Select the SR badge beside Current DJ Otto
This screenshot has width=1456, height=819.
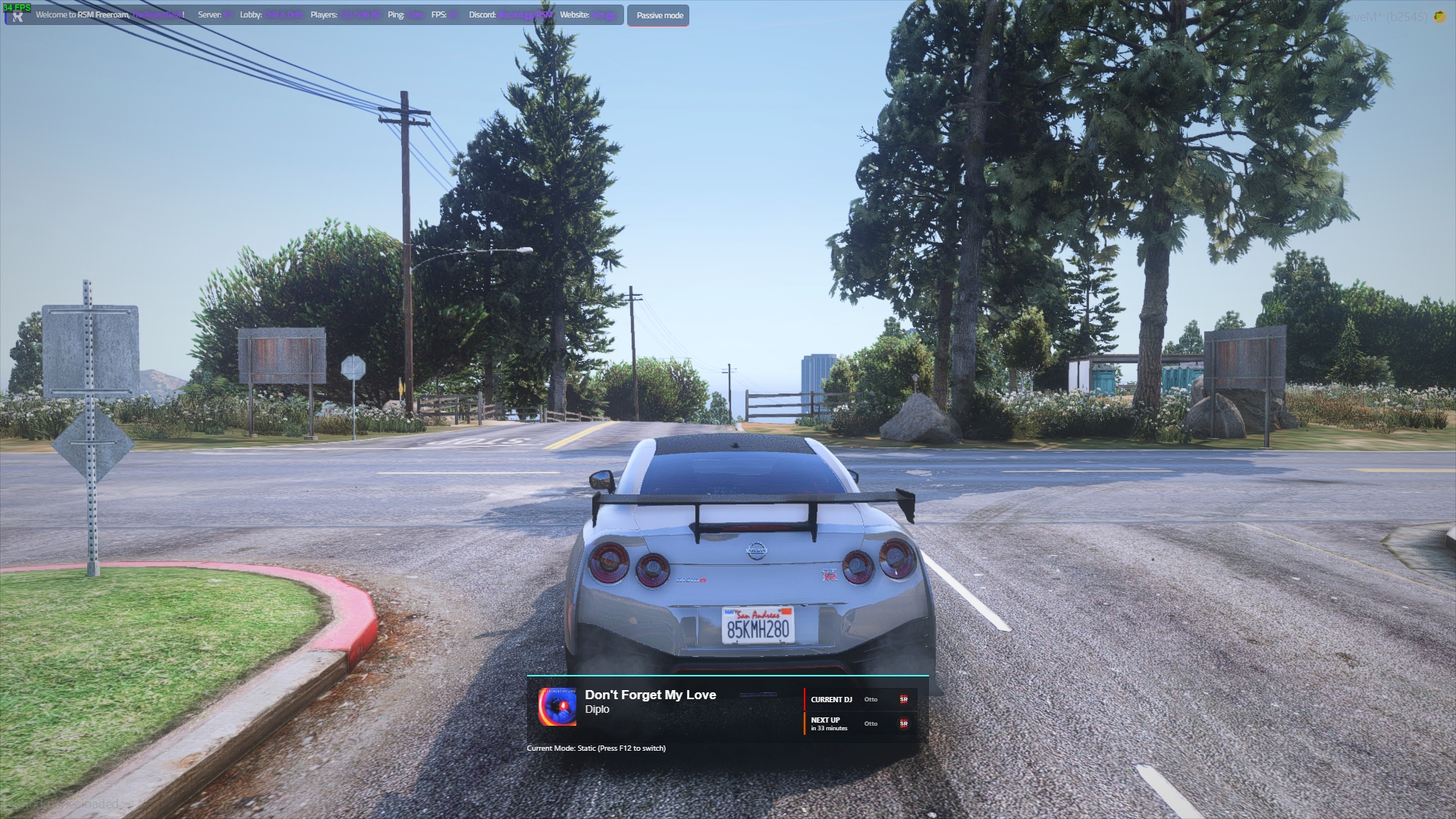[x=904, y=699]
